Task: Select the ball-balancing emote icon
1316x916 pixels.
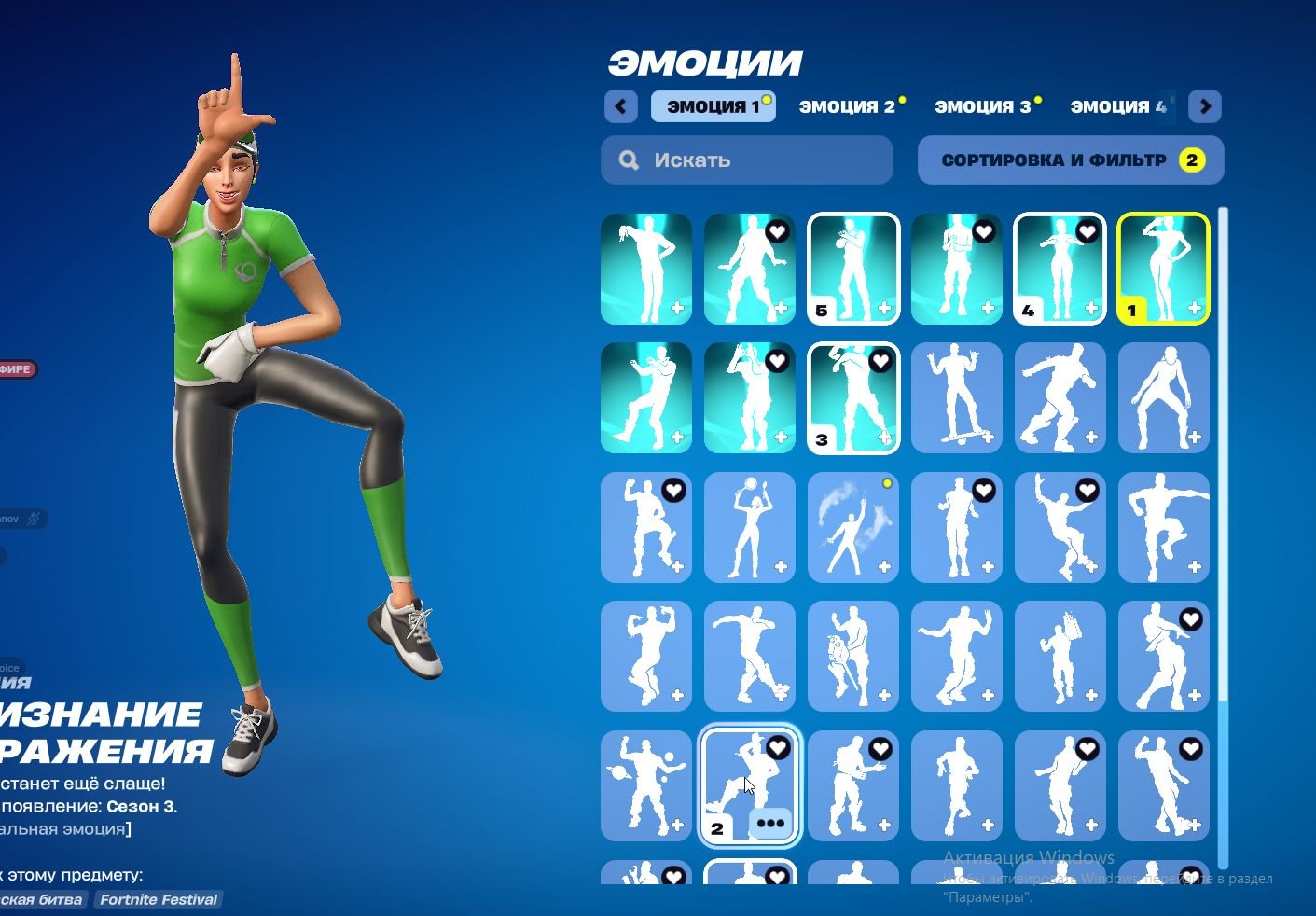Action: pos(750,527)
